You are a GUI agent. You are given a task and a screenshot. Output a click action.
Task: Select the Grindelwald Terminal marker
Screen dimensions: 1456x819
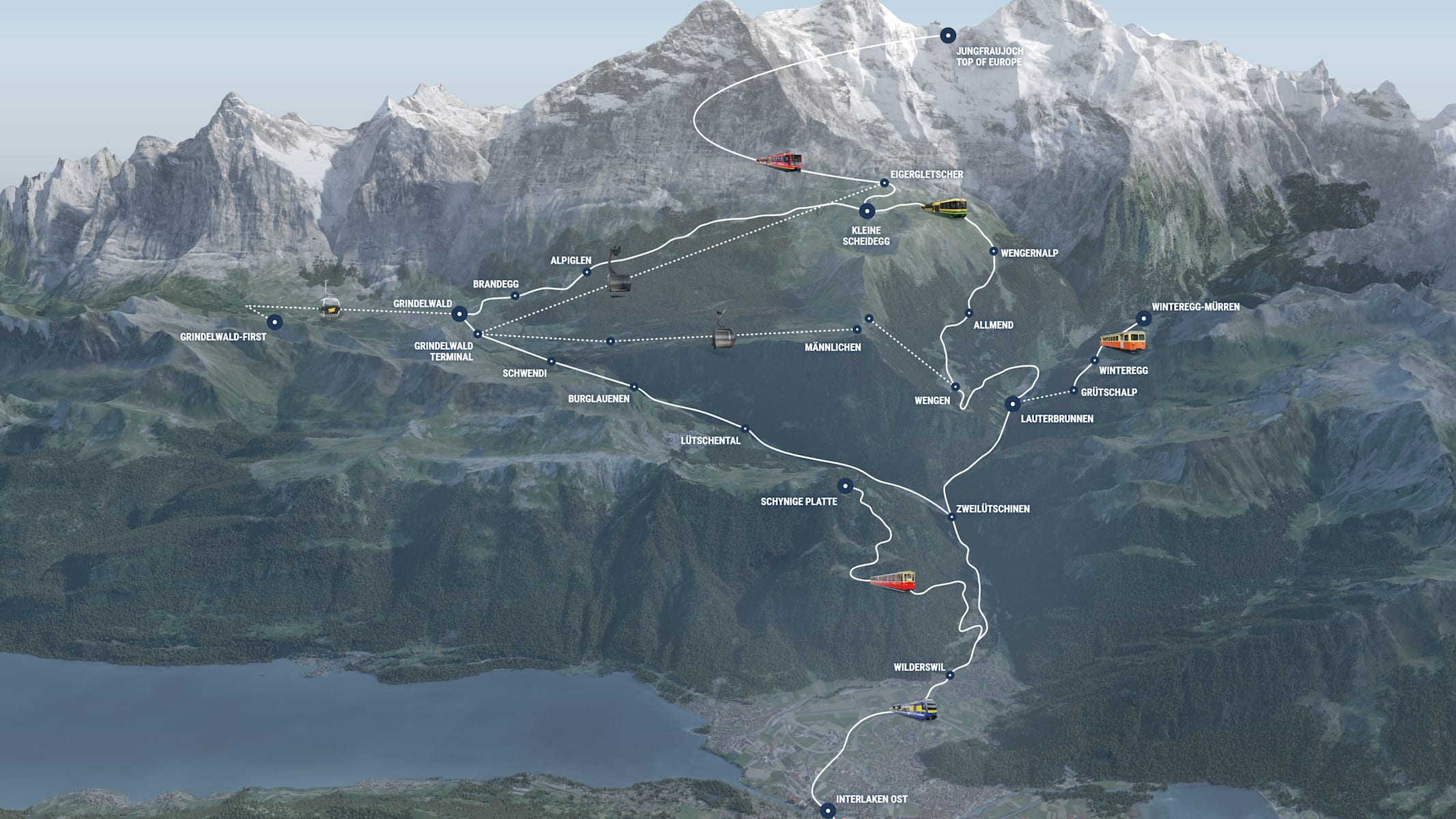coord(478,334)
